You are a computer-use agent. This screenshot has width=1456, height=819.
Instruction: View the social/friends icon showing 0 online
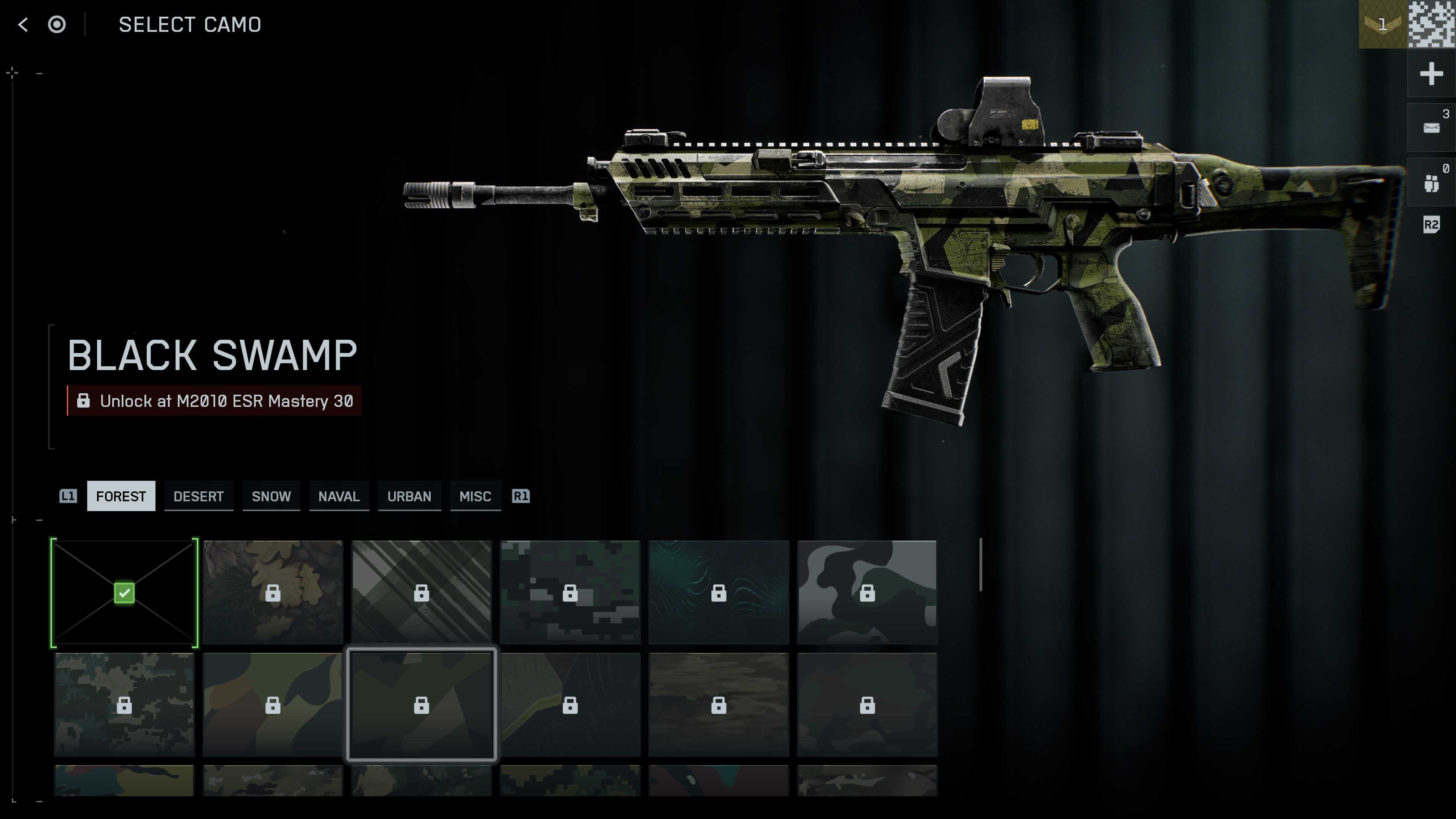[1432, 182]
